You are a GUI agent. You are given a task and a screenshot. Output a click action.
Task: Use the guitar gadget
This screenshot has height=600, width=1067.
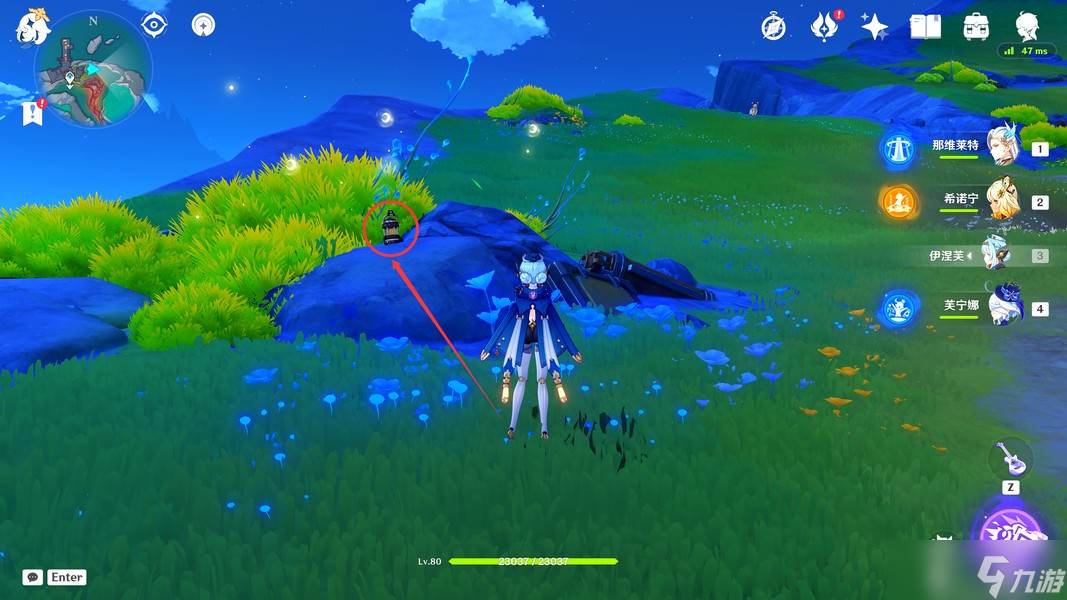point(1010,459)
